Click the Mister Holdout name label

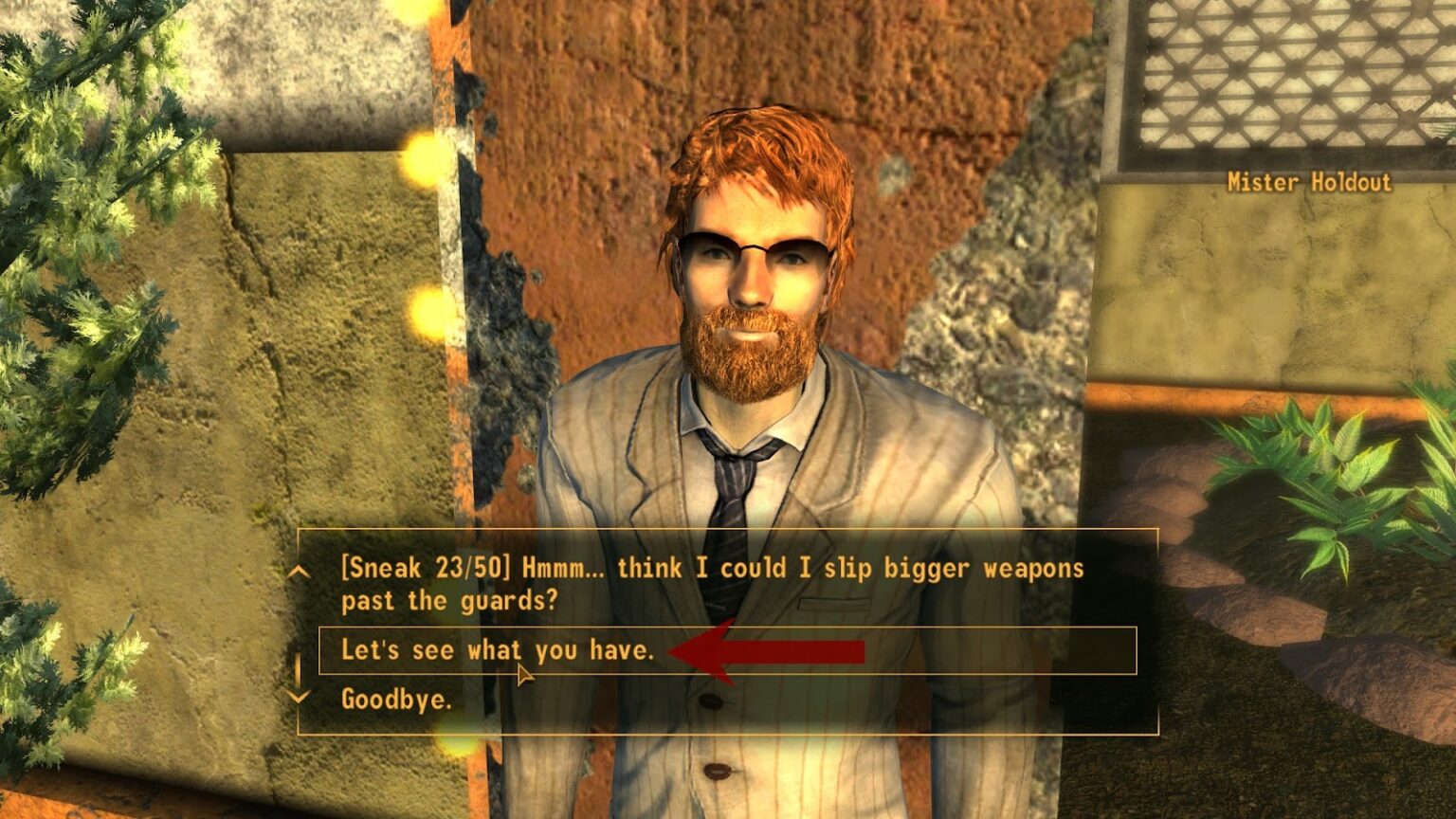(x=1308, y=182)
